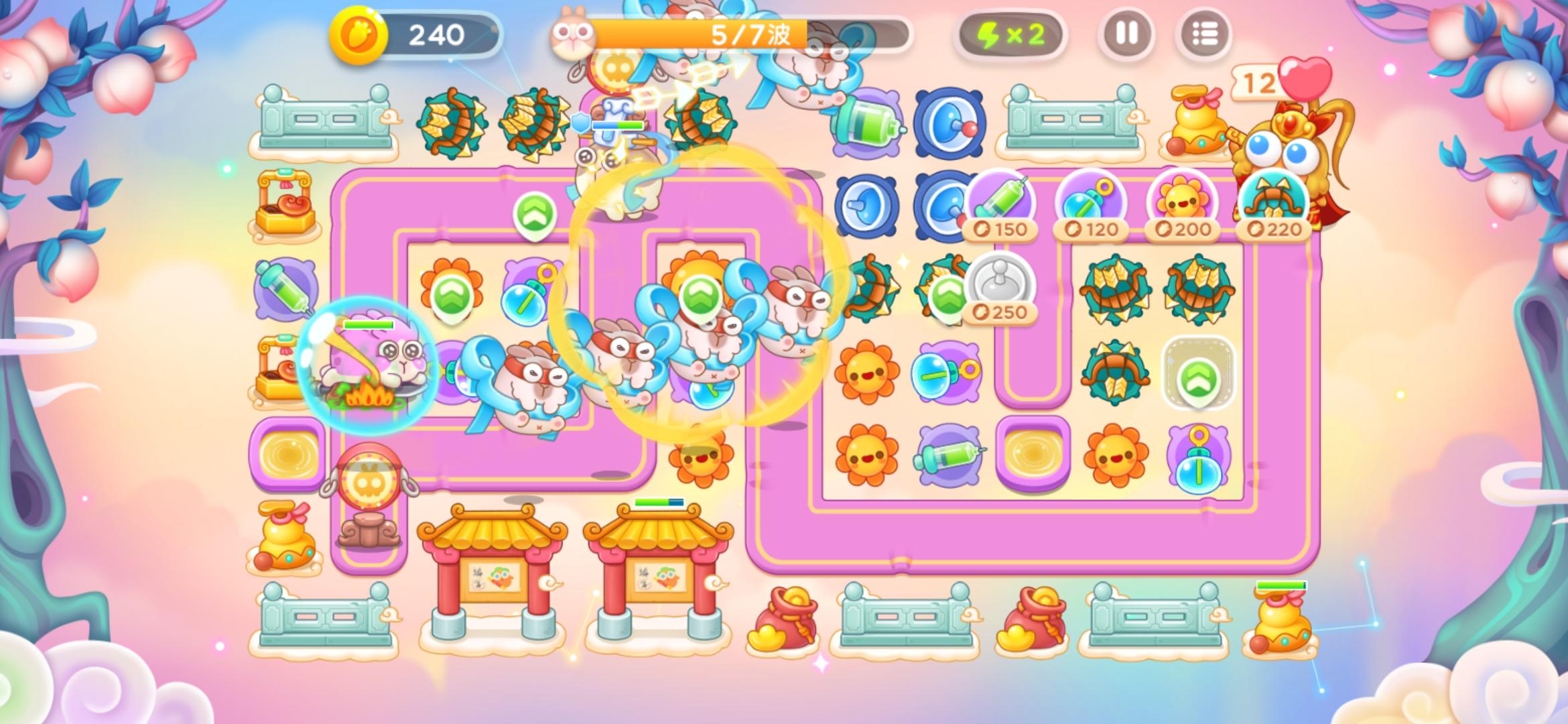The width and height of the screenshot is (1568, 724).
Task: Select the green battery tower on the top path
Action: [x=866, y=123]
